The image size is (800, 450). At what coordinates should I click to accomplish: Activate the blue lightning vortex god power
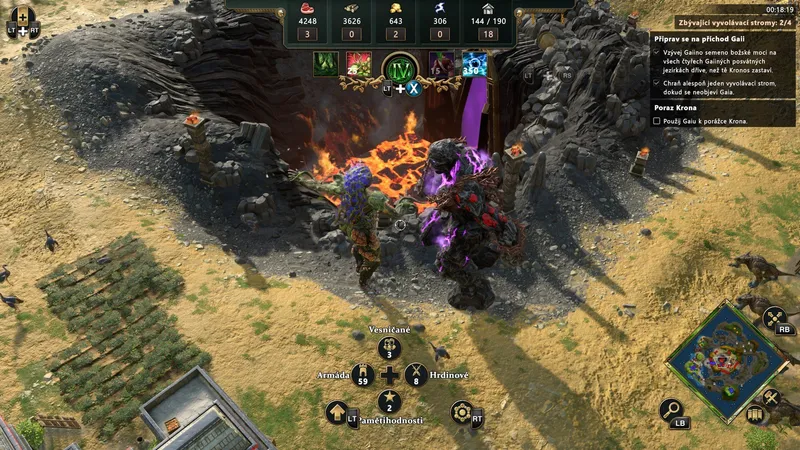[475, 64]
